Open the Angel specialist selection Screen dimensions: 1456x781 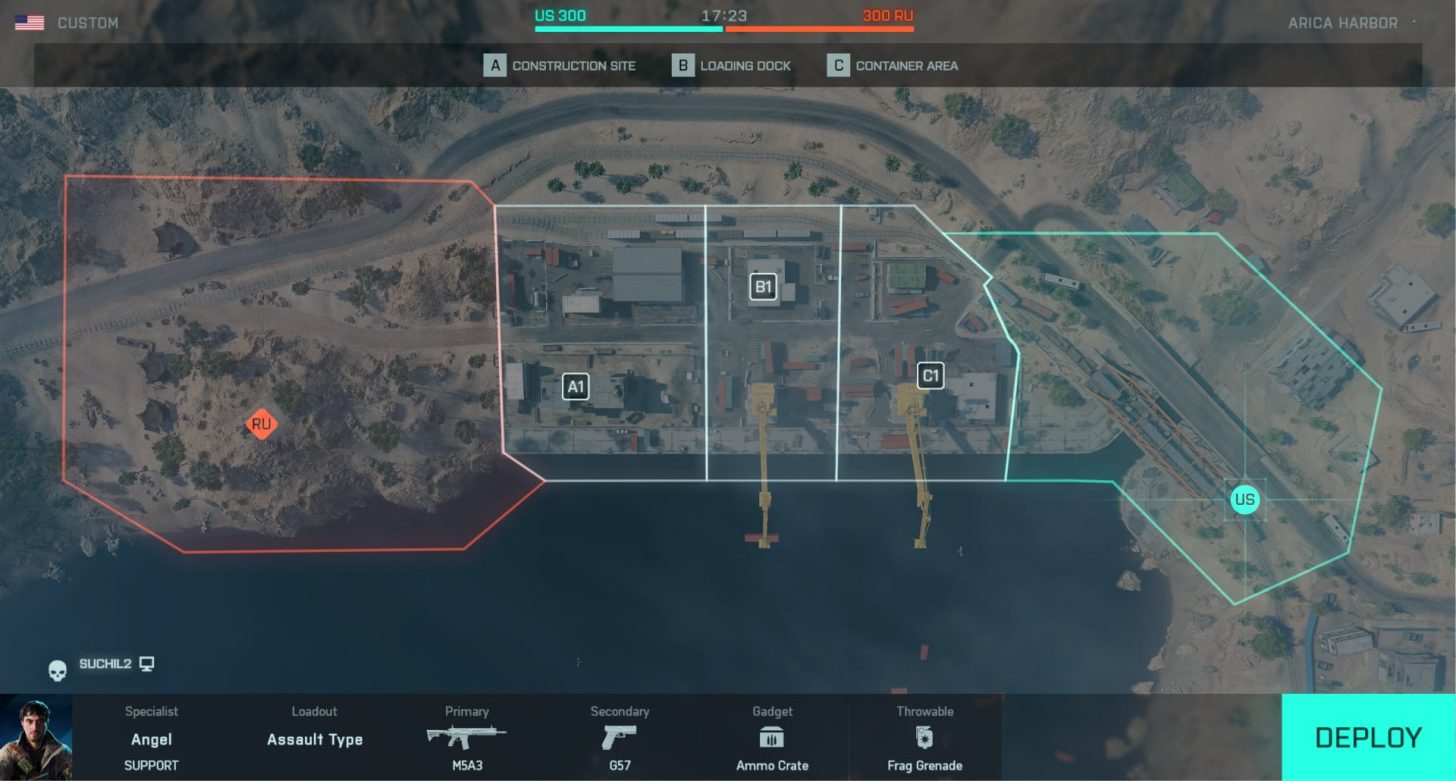click(x=152, y=739)
